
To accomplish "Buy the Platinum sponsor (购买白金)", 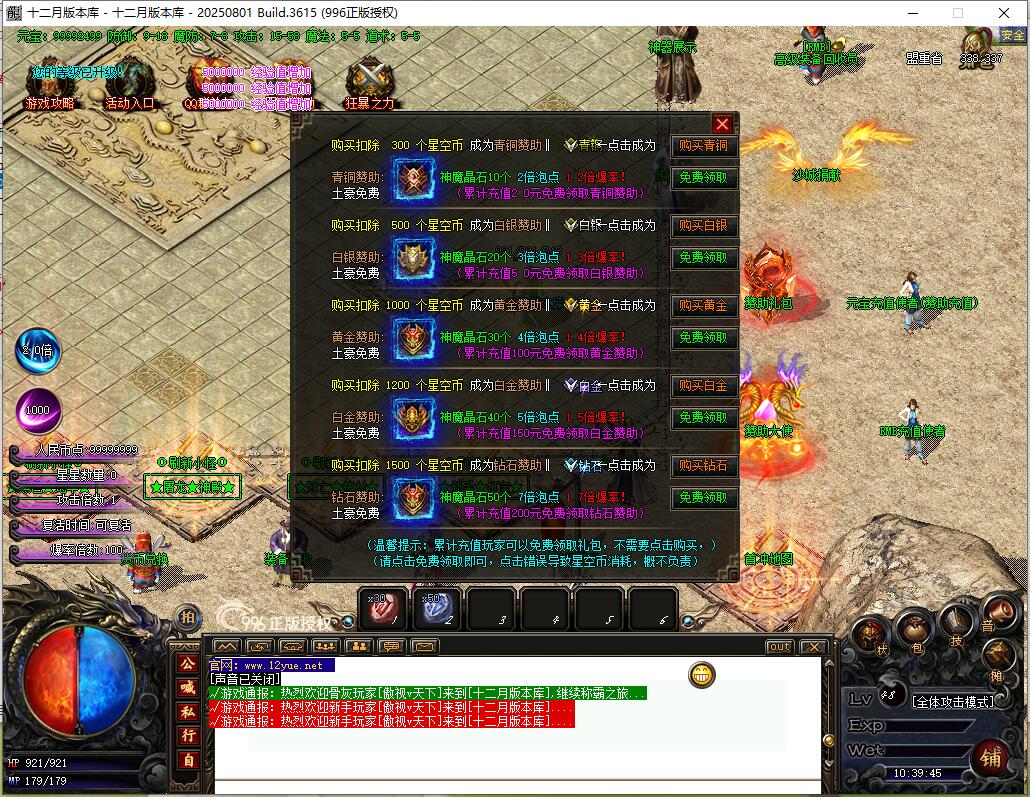I will coord(704,386).
